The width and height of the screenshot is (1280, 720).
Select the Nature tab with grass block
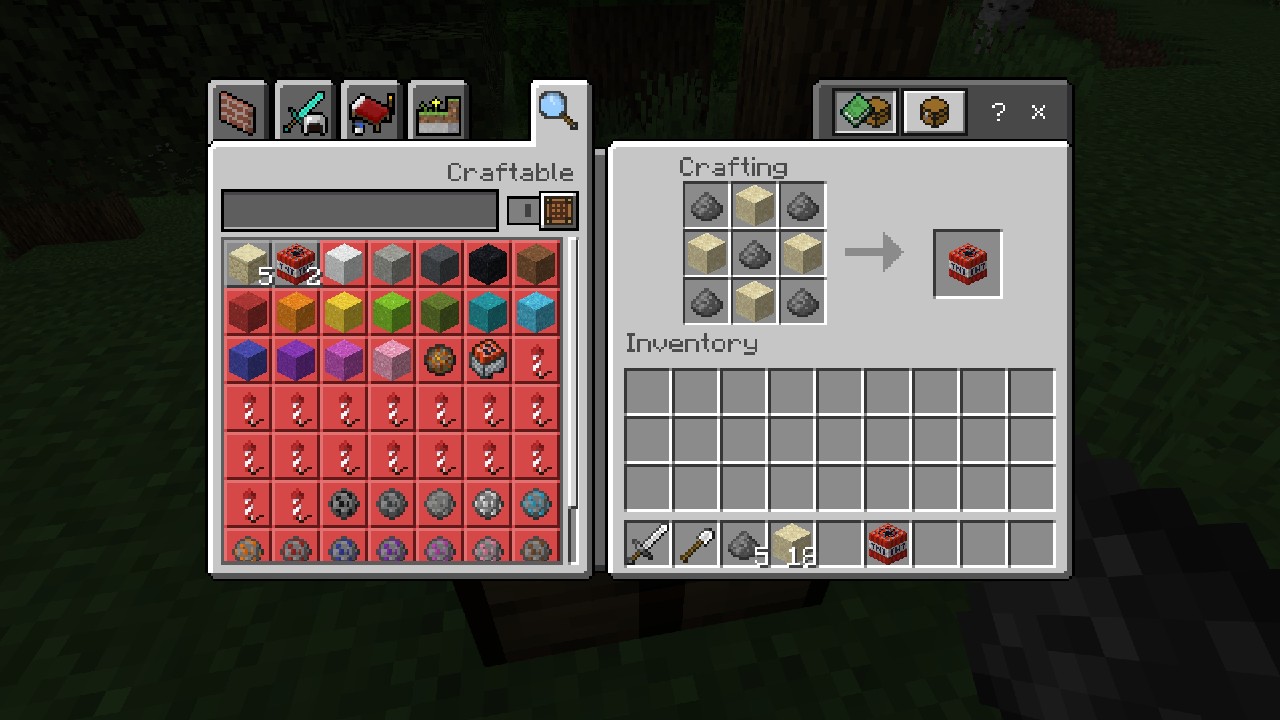tap(437, 111)
